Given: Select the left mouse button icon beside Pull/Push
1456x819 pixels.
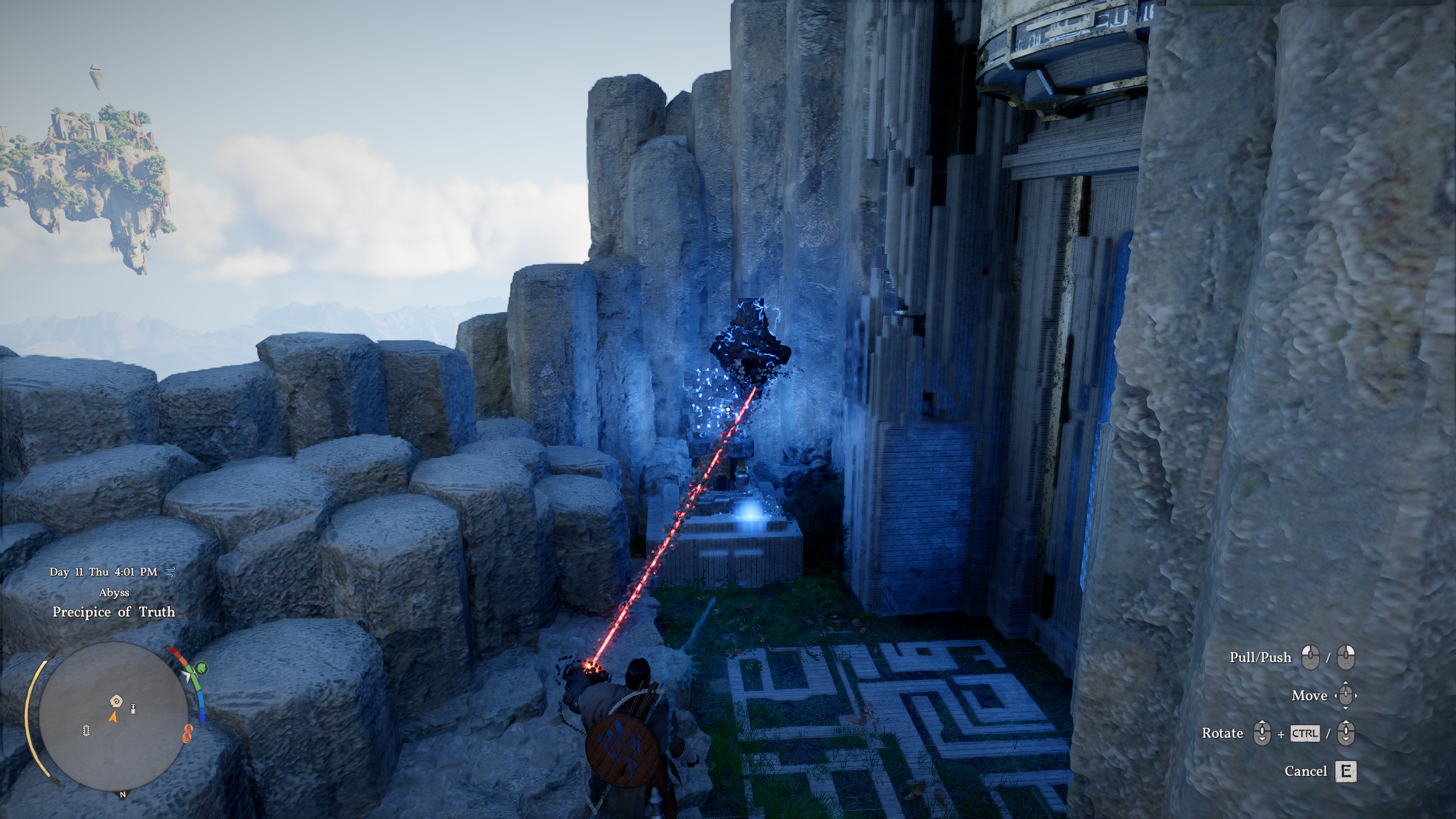Looking at the screenshot, I should [x=1310, y=657].
